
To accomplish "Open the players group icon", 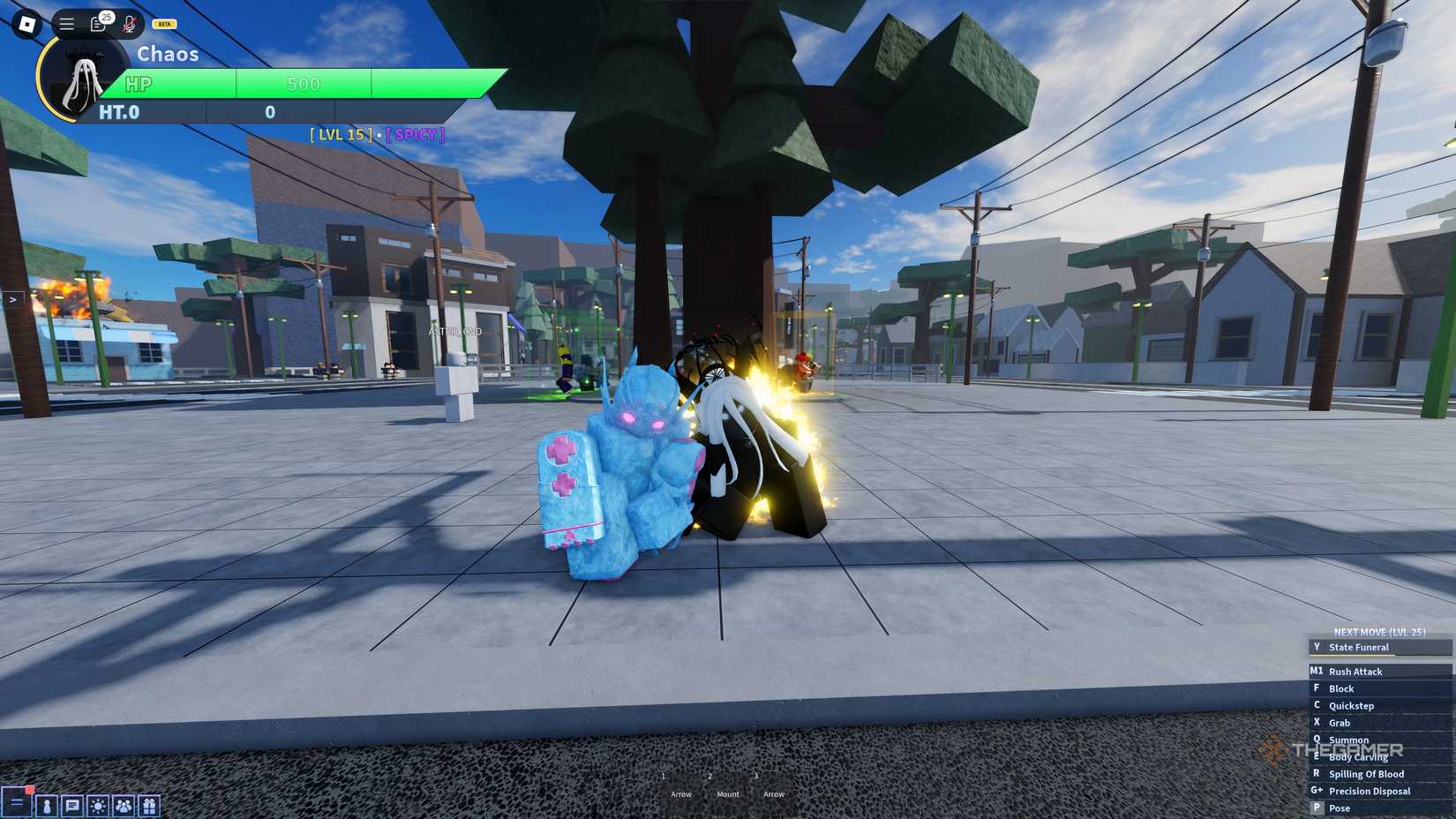I will 124,806.
